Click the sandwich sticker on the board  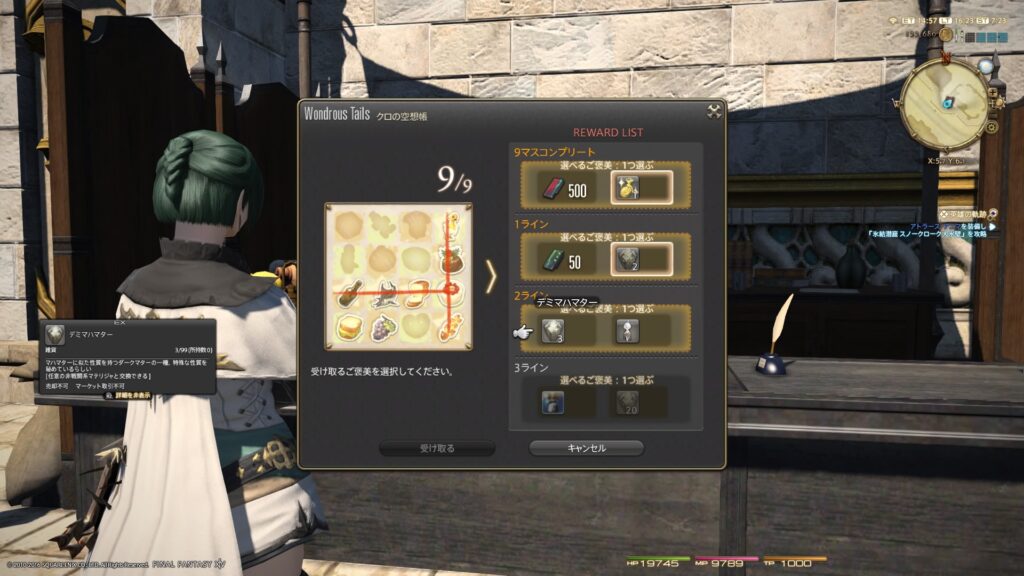point(350,326)
